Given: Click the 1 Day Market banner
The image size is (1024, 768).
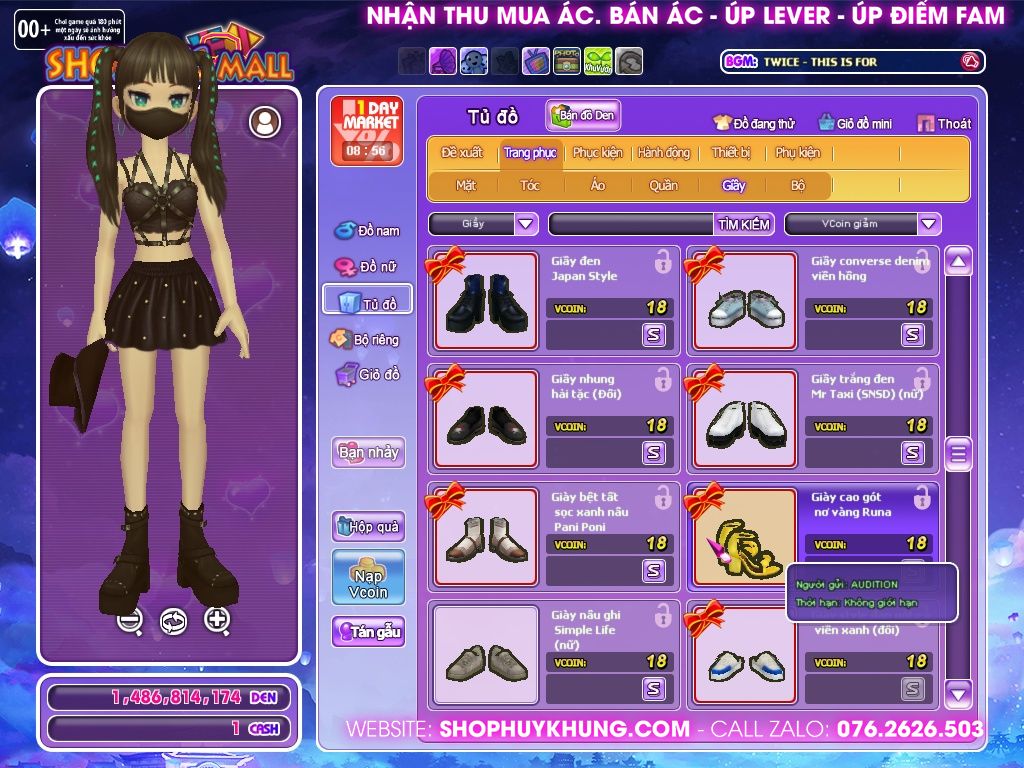Looking at the screenshot, I should click(365, 131).
